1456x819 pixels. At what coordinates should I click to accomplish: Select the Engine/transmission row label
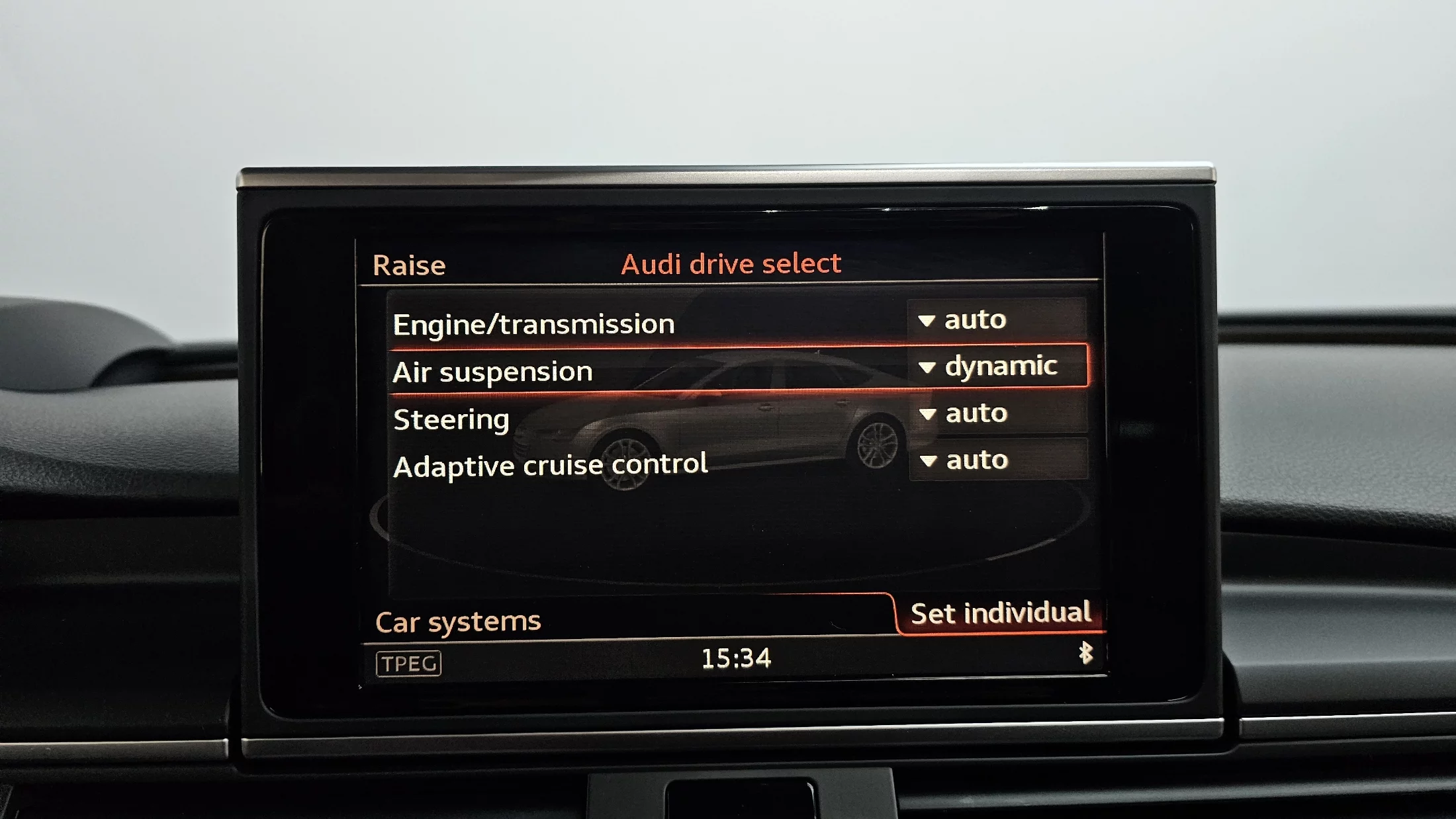[x=533, y=325]
